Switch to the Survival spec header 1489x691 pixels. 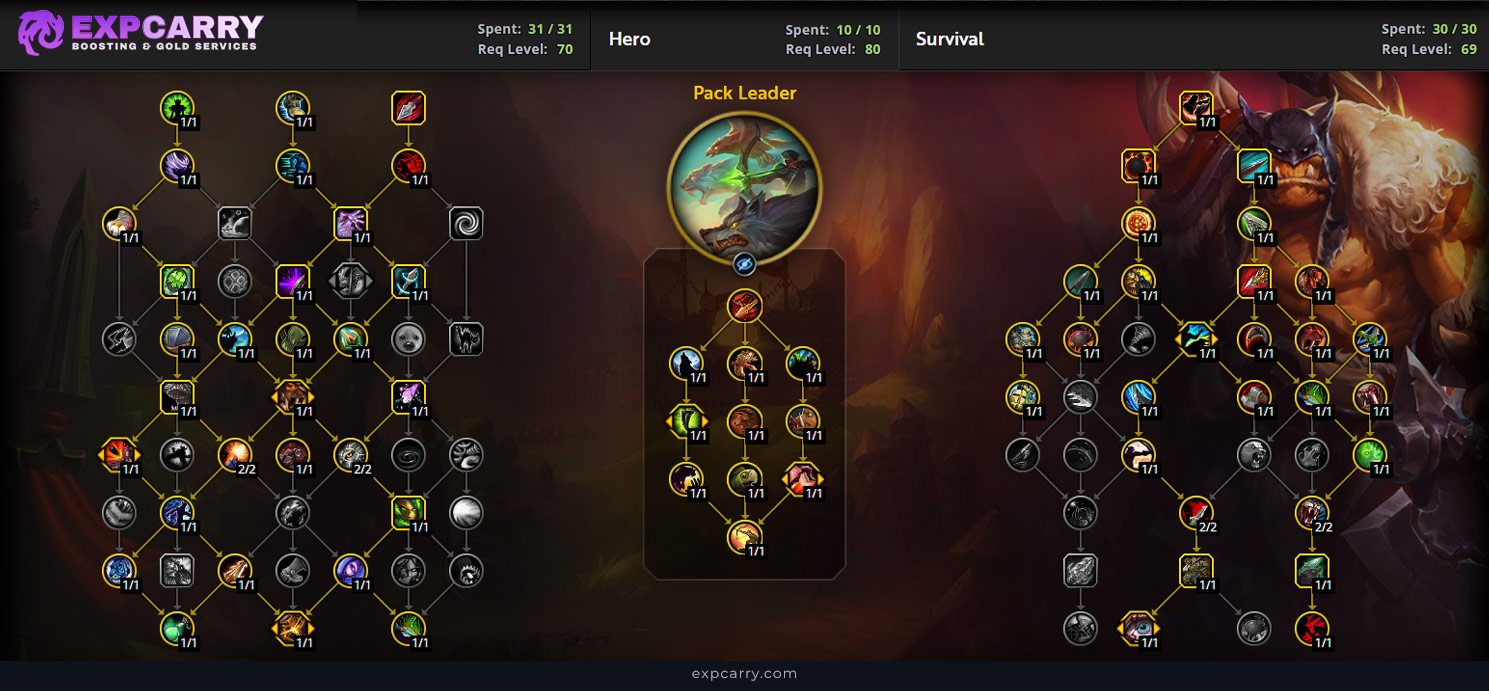point(950,39)
